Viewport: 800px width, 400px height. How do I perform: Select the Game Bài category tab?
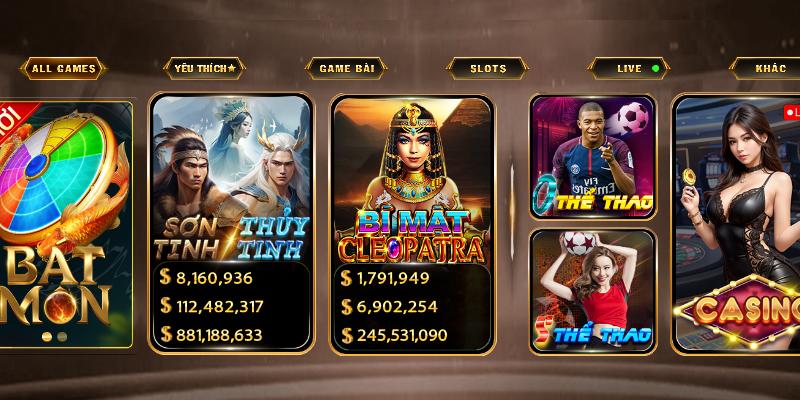[x=346, y=69]
